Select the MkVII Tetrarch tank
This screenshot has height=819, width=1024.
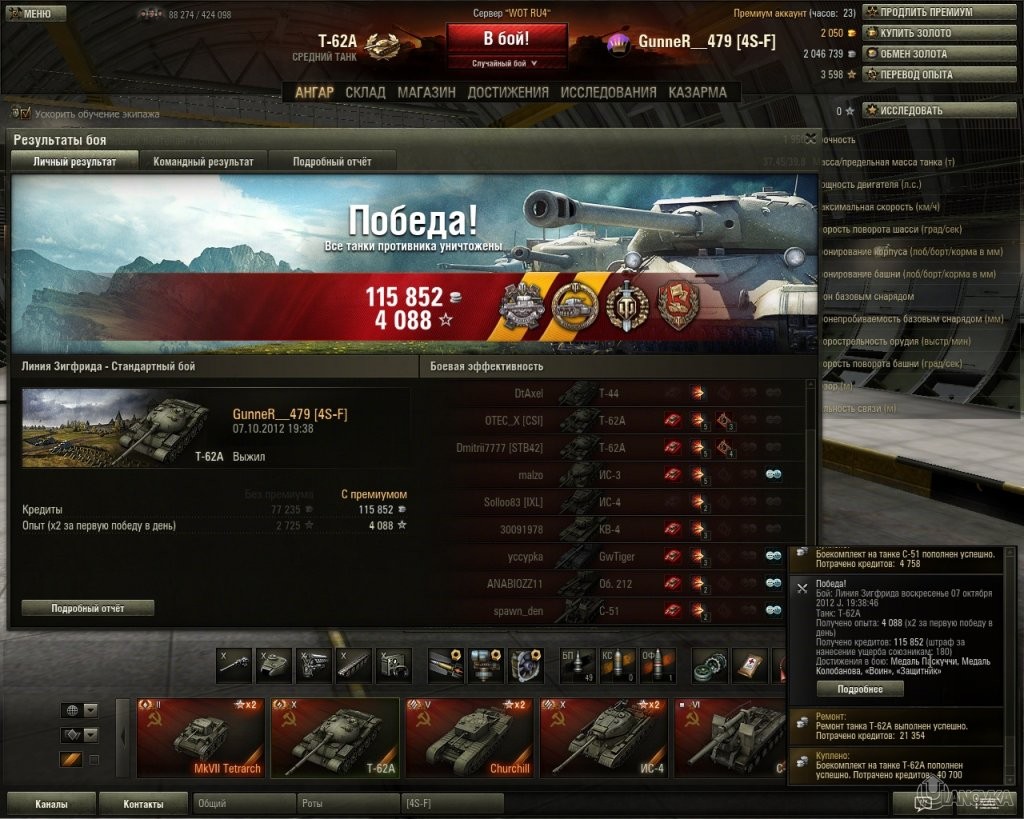click(198, 738)
